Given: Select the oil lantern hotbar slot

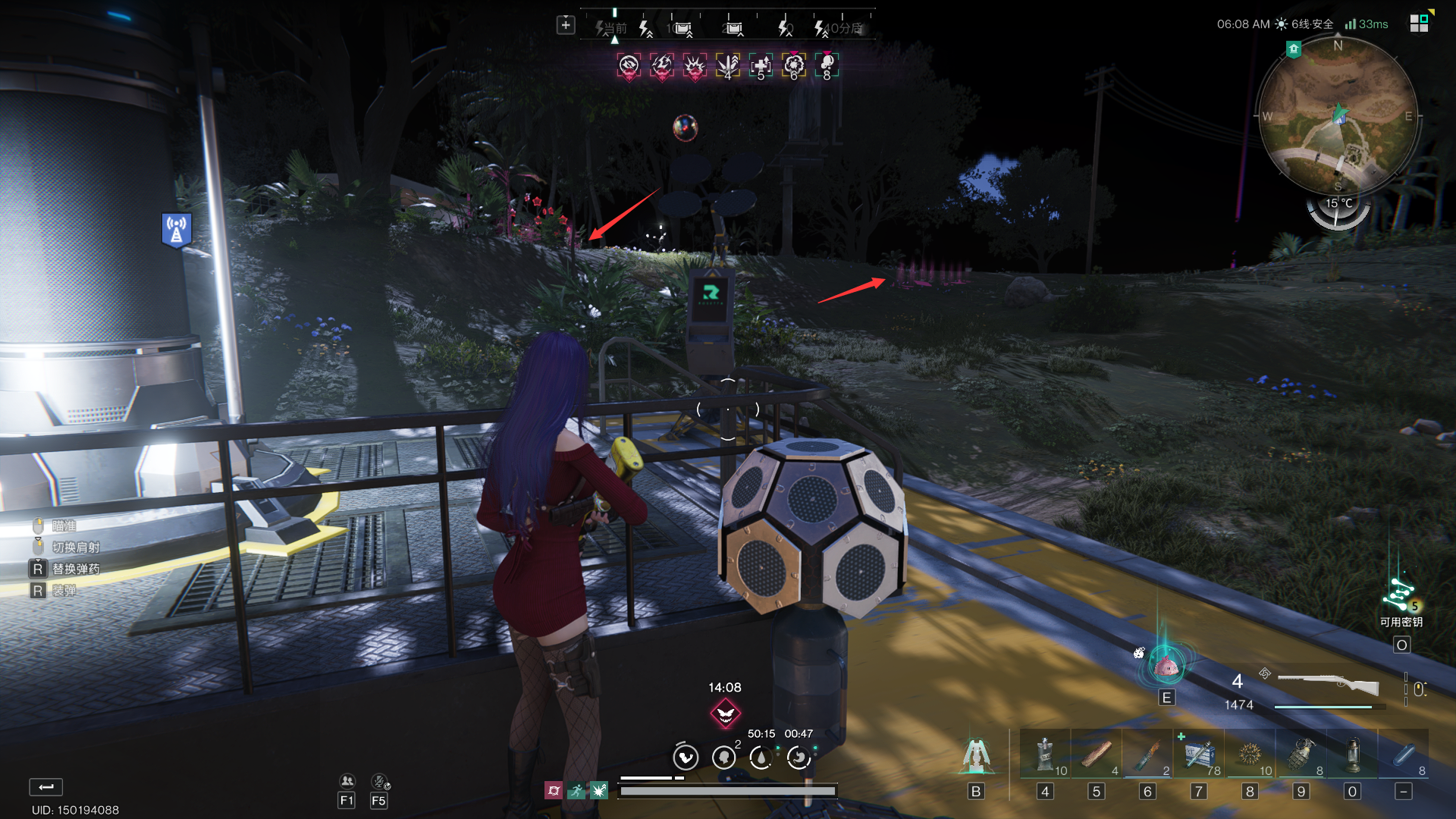Looking at the screenshot, I should coord(1352,755).
